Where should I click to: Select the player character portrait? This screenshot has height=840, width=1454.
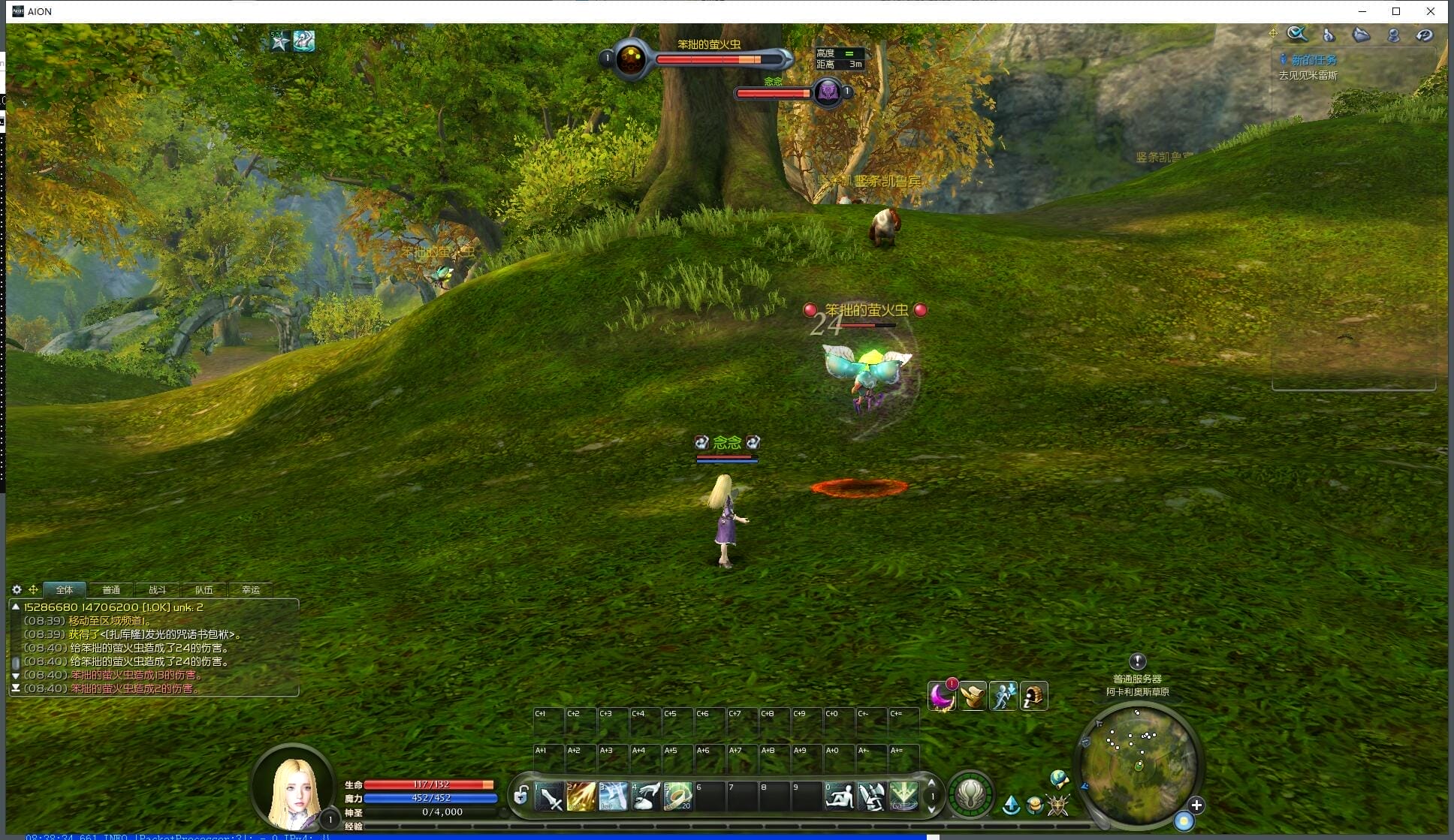[x=294, y=788]
